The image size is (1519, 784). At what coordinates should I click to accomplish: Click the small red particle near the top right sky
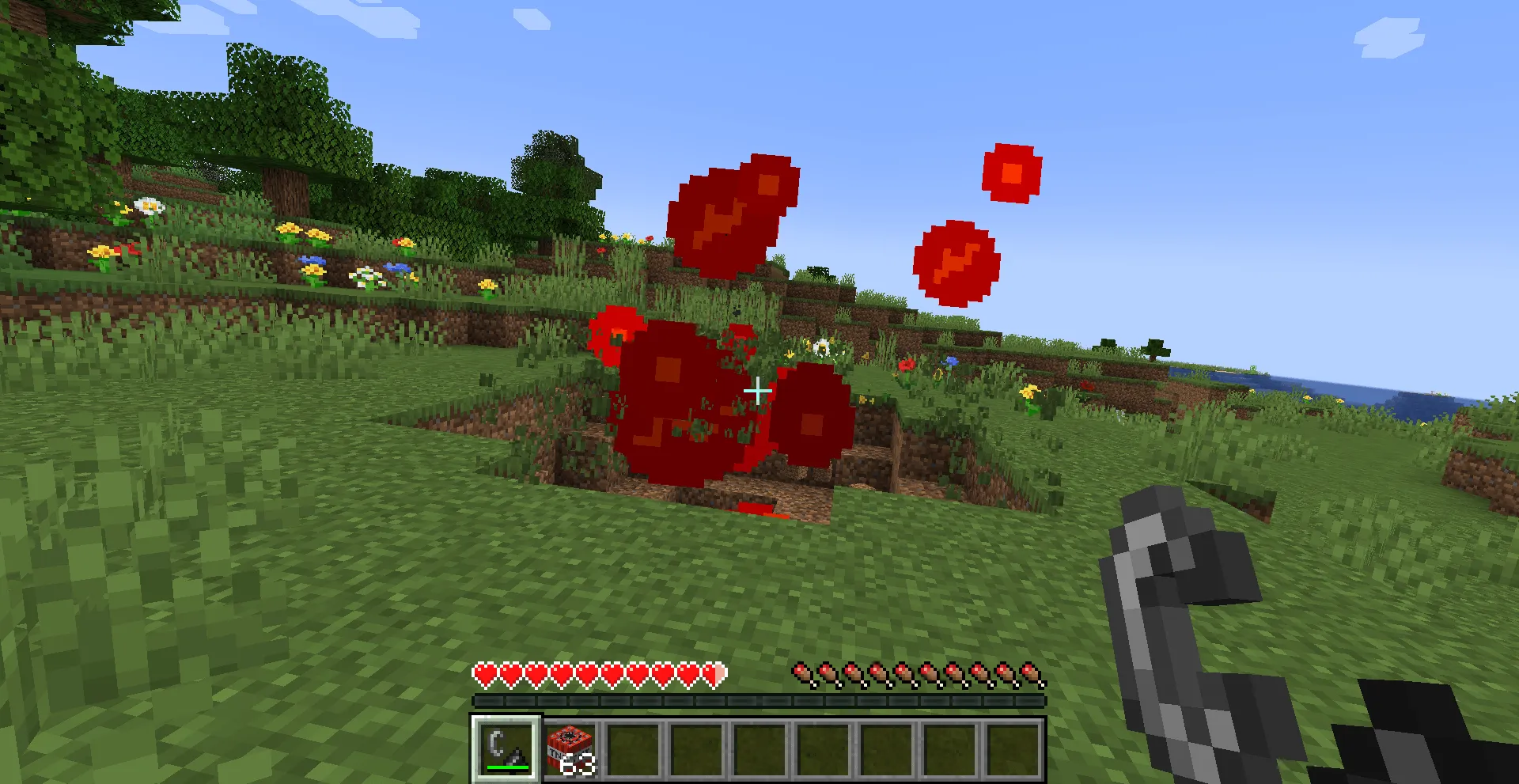click(1013, 172)
